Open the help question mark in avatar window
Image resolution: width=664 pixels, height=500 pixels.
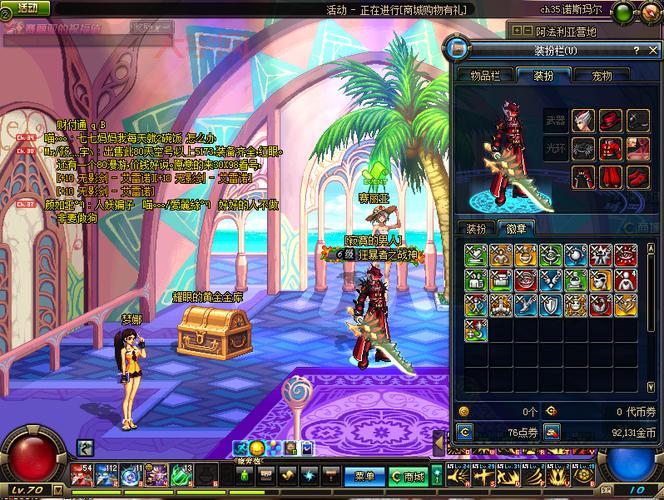coord(637,49)
